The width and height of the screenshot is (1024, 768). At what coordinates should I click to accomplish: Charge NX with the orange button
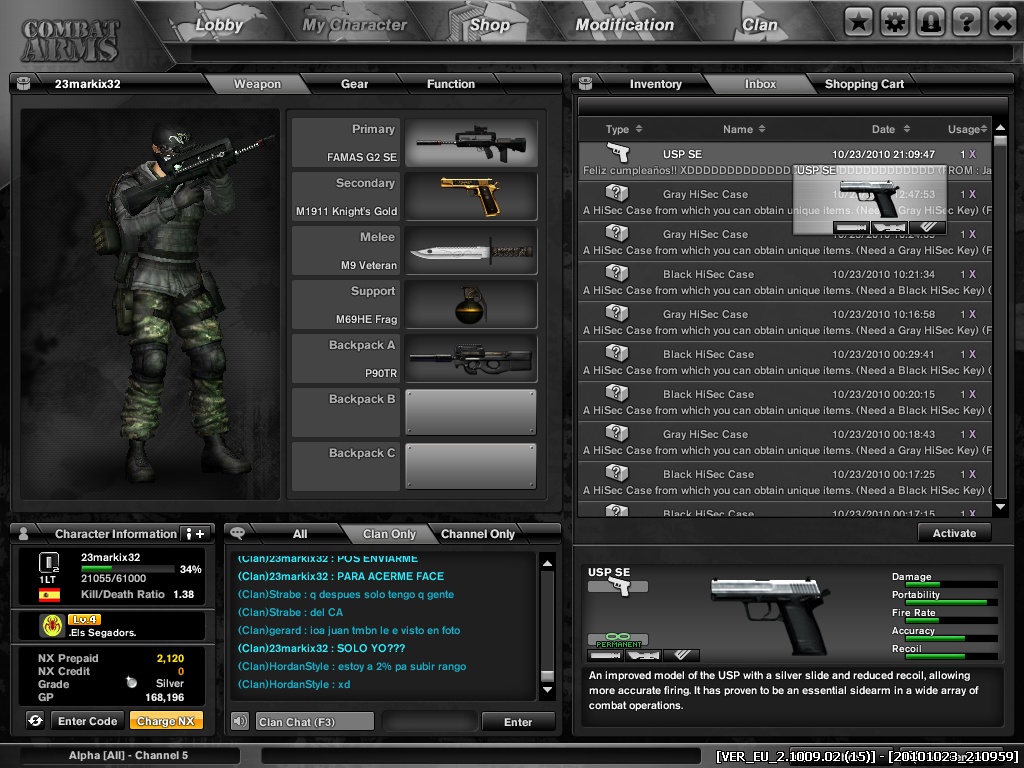pyautogui.click(x=166, y=721)
